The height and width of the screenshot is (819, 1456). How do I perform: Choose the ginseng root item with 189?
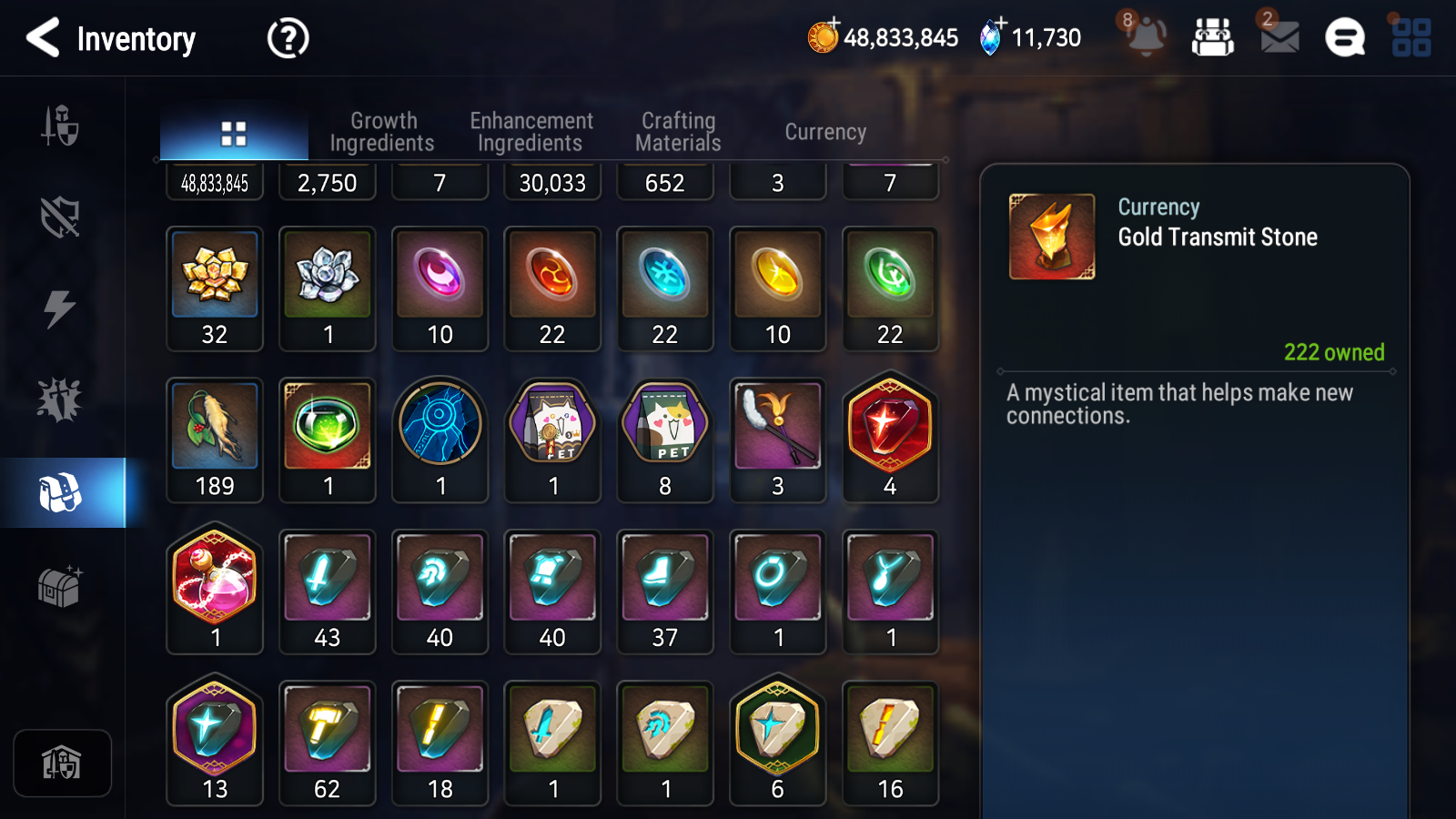(215, 440)
